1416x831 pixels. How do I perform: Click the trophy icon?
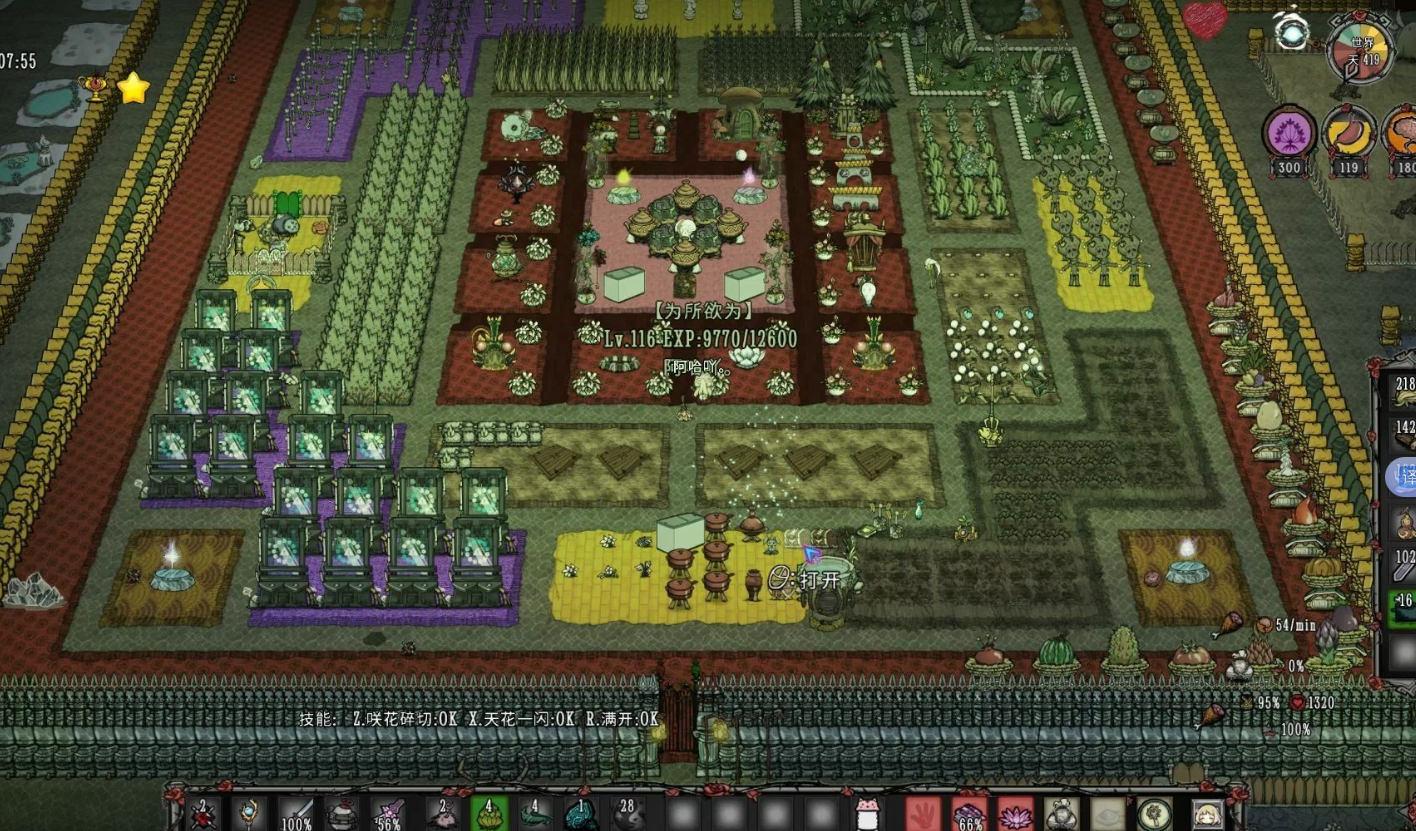click(x=97, y=90)
